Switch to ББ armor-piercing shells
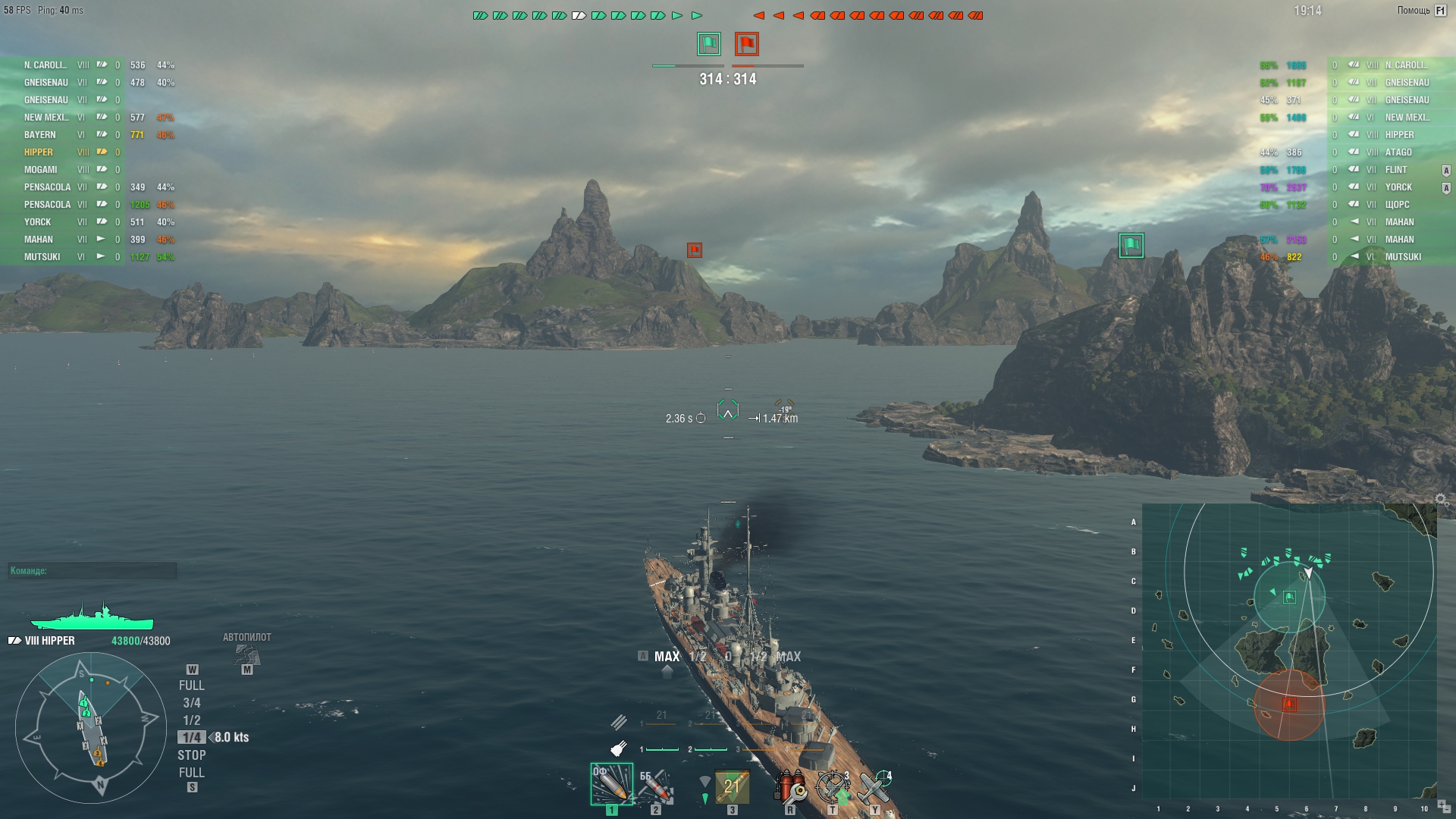Viewport: 1456px width, 819px height. pos(655,786)
